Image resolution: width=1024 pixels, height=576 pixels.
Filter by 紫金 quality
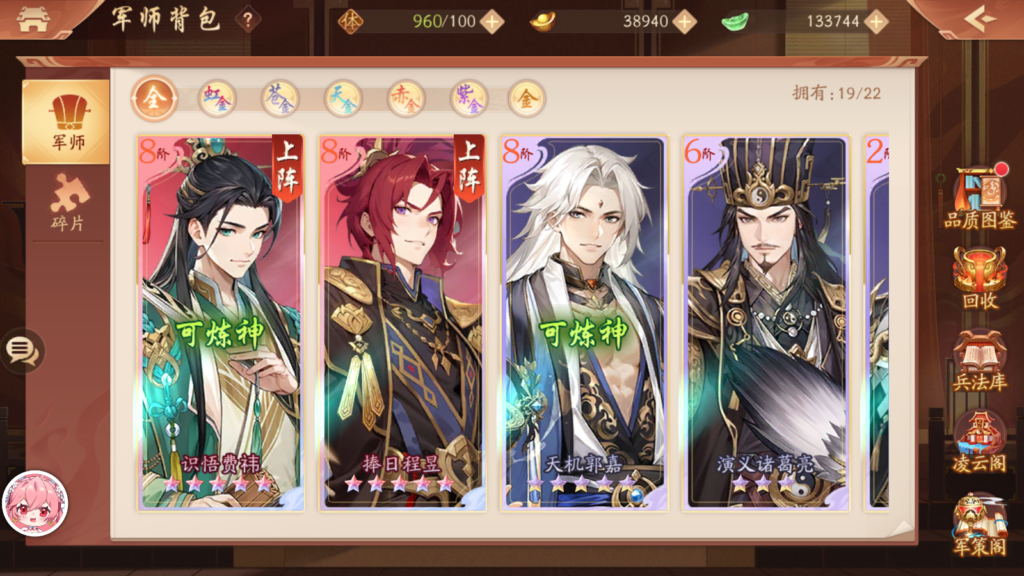tap(469, 98)
